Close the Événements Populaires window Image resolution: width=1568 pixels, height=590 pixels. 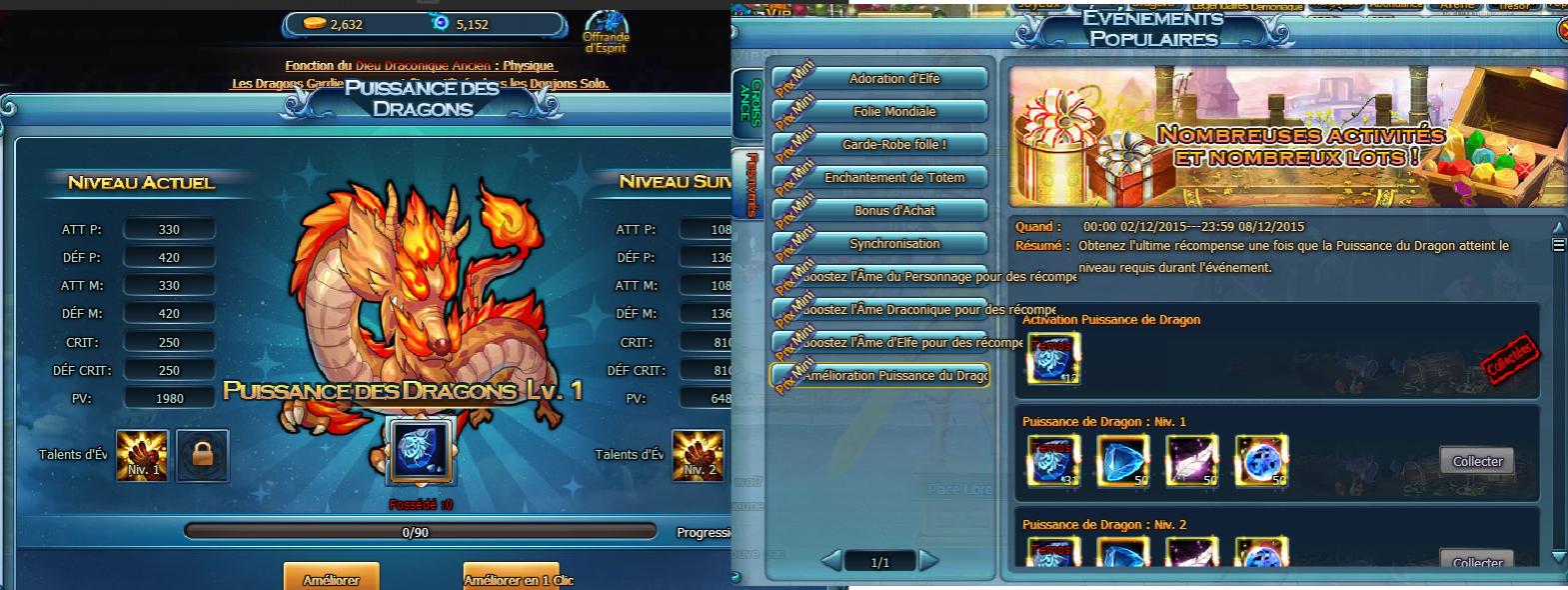tap(1562, 31)
